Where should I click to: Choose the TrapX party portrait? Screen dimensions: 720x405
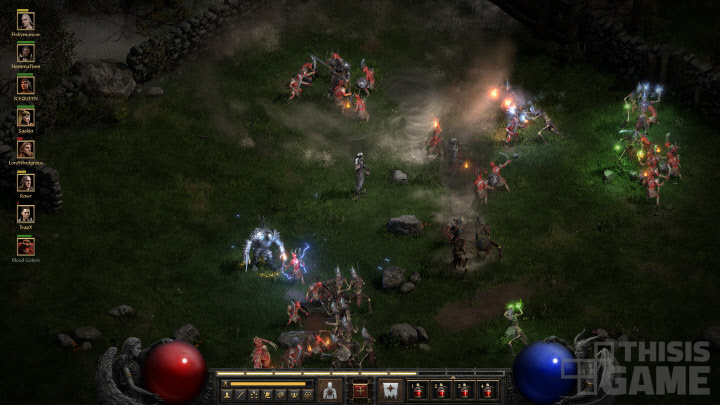click(x=25, y=213)
